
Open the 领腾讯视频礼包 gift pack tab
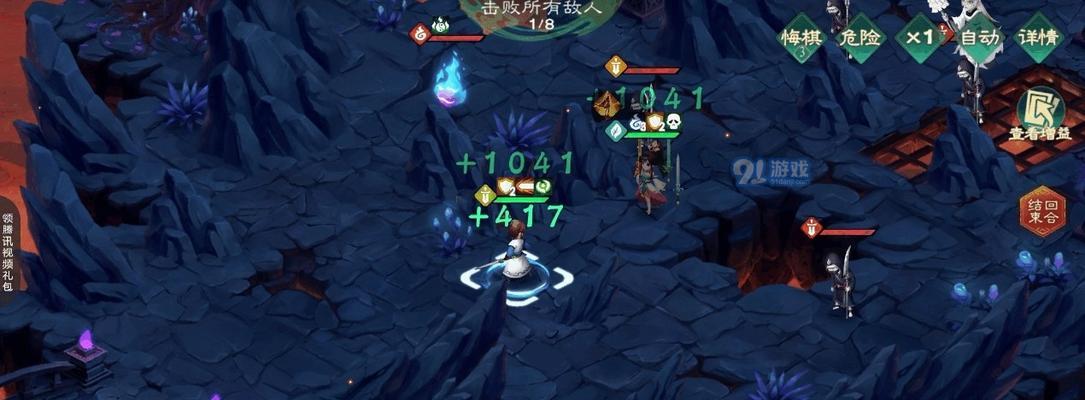7,250
